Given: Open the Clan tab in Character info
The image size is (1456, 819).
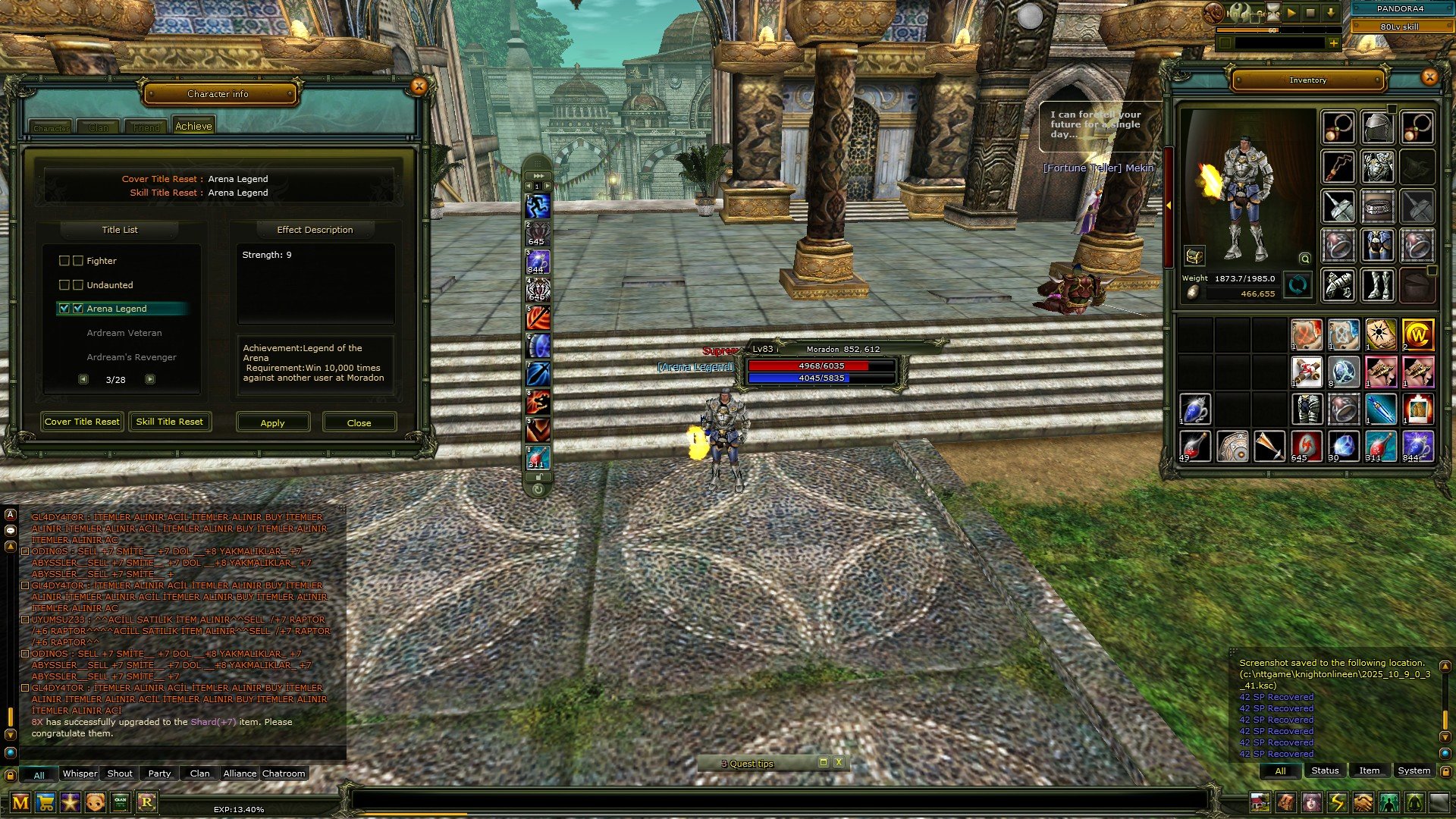Looking at the screenshot, I should 99,127.
